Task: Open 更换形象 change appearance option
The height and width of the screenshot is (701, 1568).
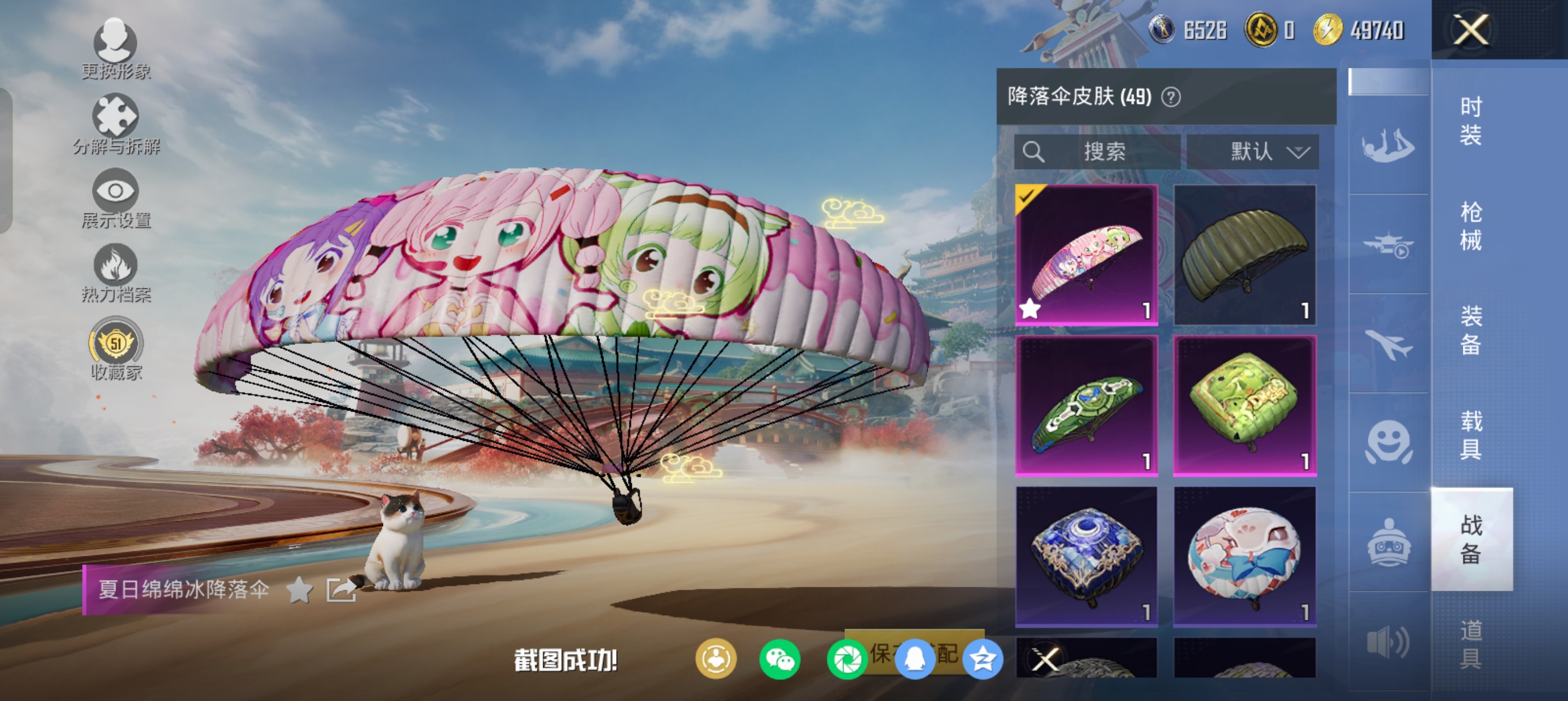Action: click(x=115, y=49)
